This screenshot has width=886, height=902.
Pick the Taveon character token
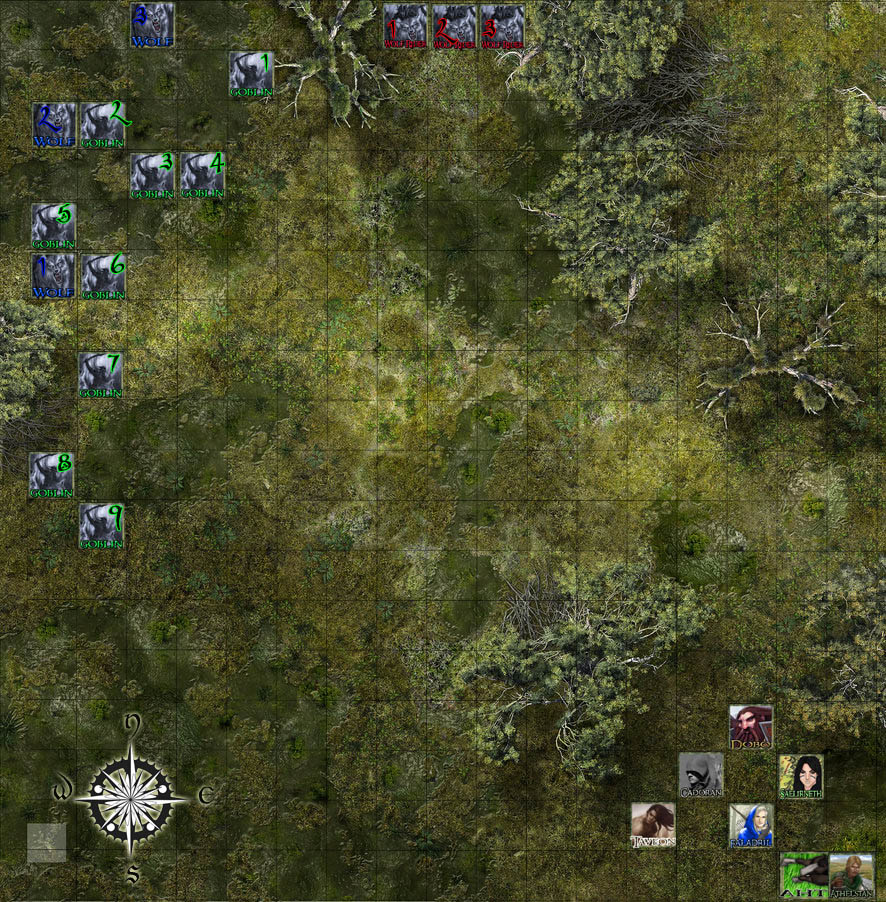click(x=652, y=825)
